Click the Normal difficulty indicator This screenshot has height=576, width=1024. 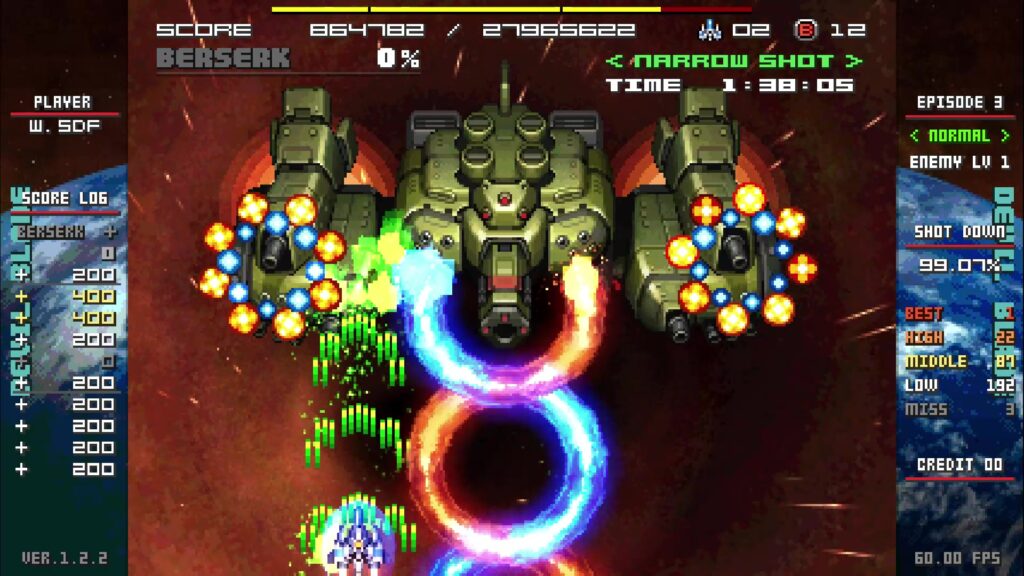958,135
